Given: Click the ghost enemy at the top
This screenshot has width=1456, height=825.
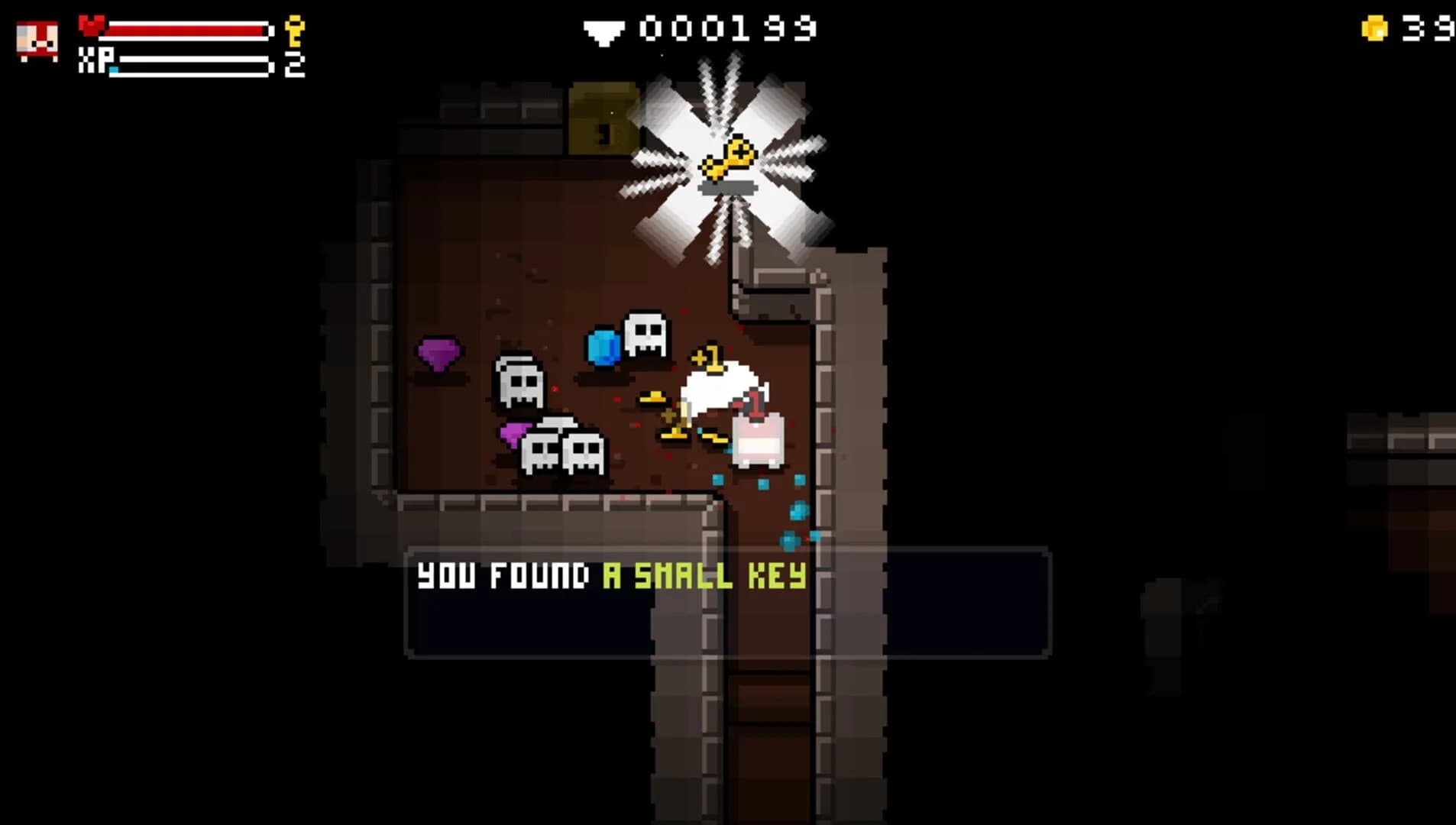Looking at the screenshot, I should tap(645, 332).
